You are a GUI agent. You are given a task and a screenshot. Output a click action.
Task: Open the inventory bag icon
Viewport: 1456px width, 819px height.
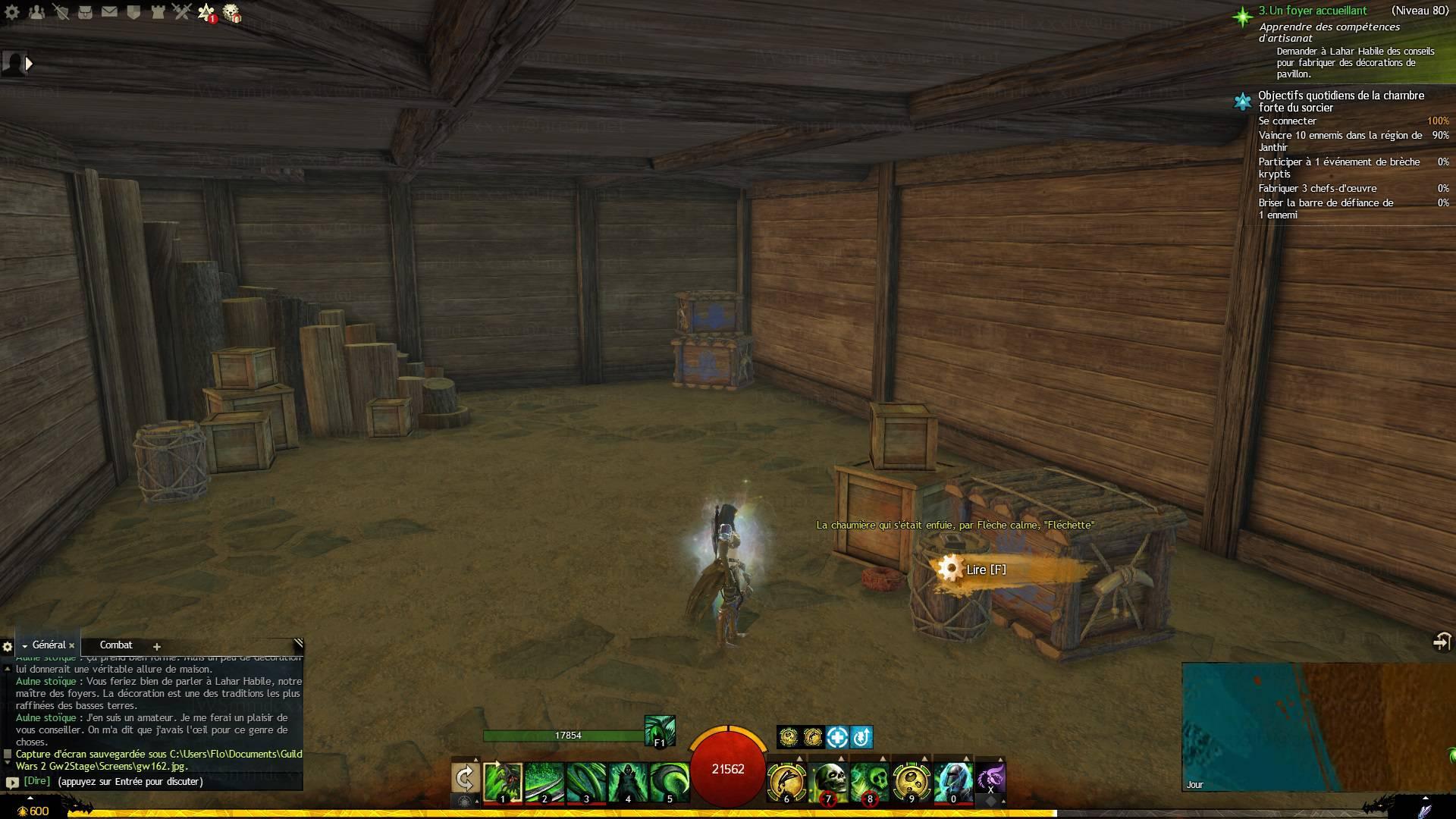pos(85,12)
